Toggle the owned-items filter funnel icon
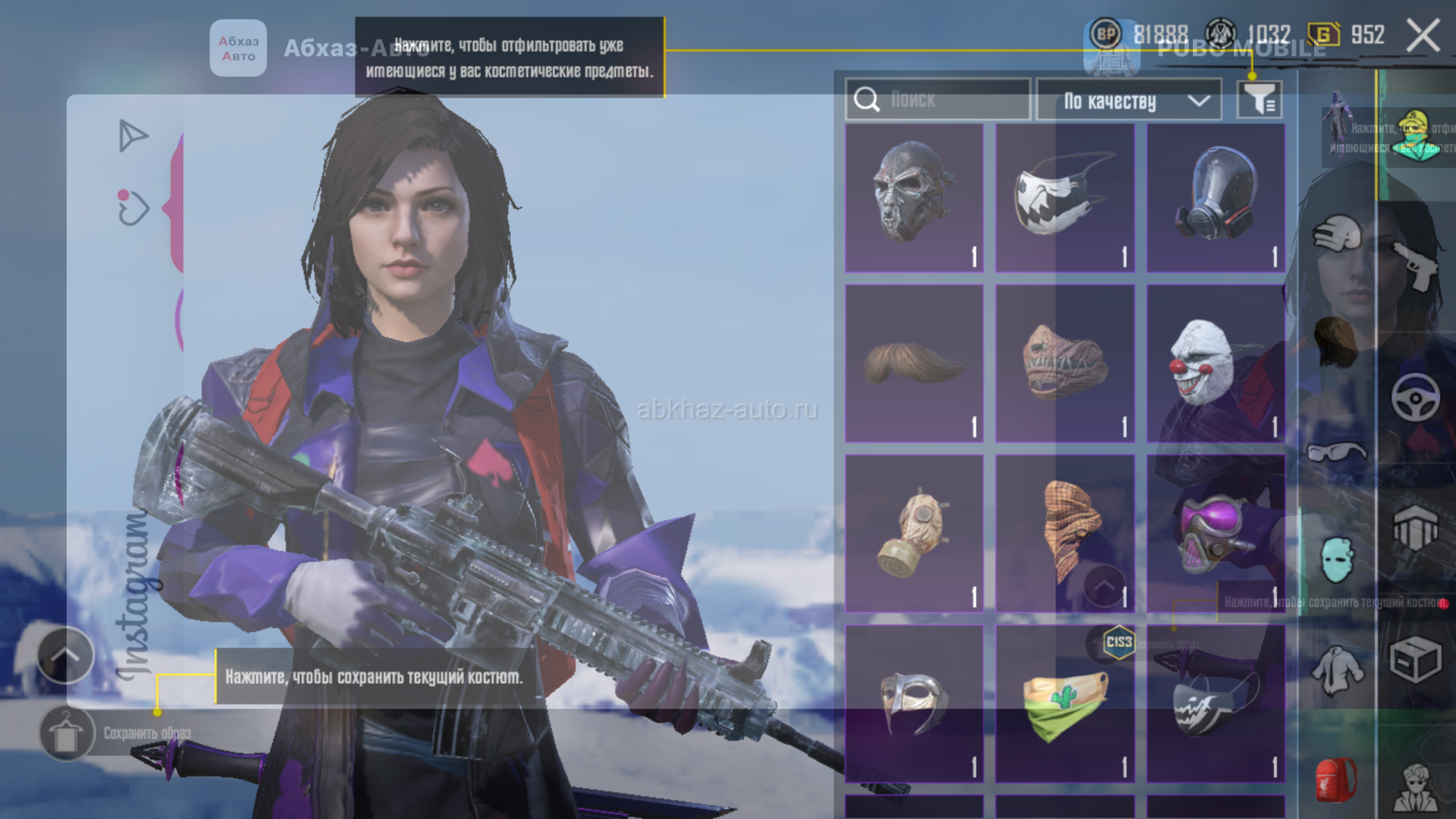This screenshot has width=1456, height=819. point(1259,99)
